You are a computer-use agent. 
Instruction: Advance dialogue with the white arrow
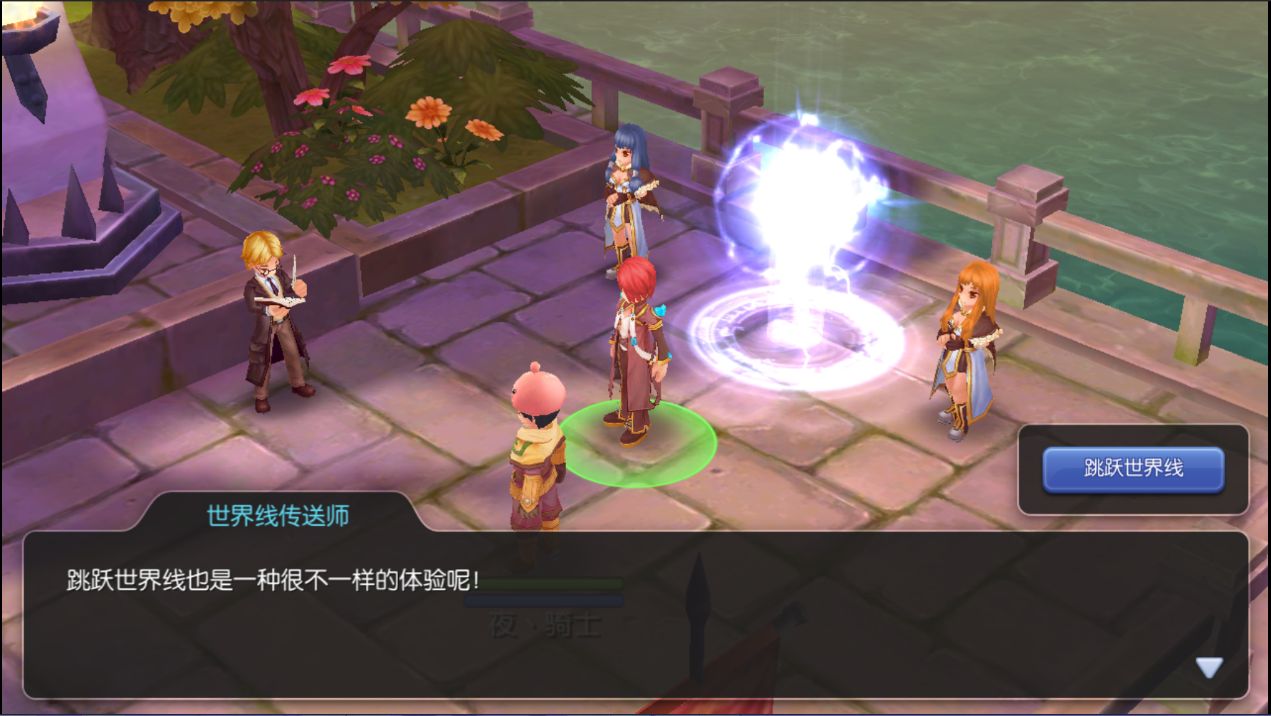(1209, 667)
